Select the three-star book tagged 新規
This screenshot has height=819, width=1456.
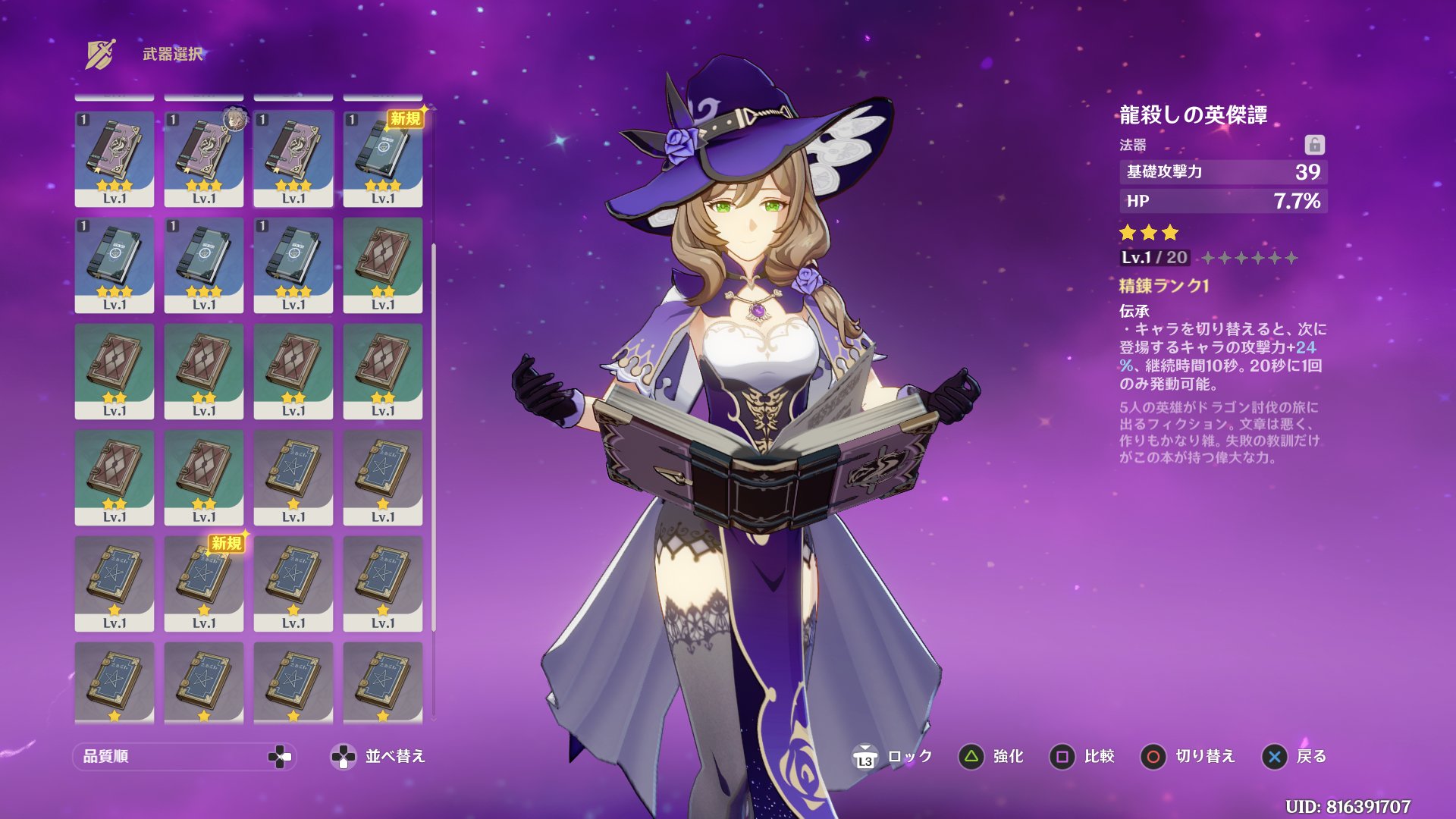point(383,158)
